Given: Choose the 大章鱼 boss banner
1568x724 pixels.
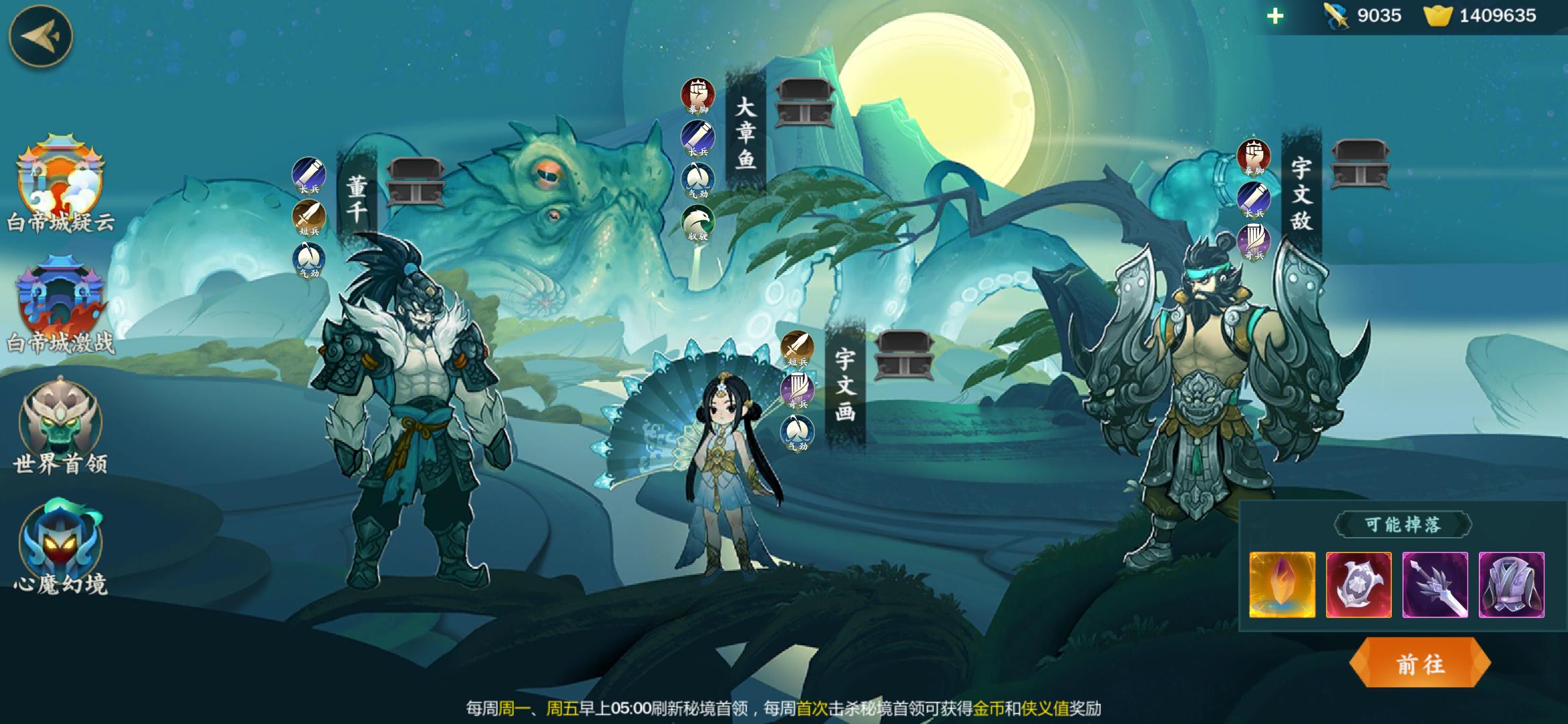Looking at the screenshot, I should pyautogui.click(x=745, y=134).
